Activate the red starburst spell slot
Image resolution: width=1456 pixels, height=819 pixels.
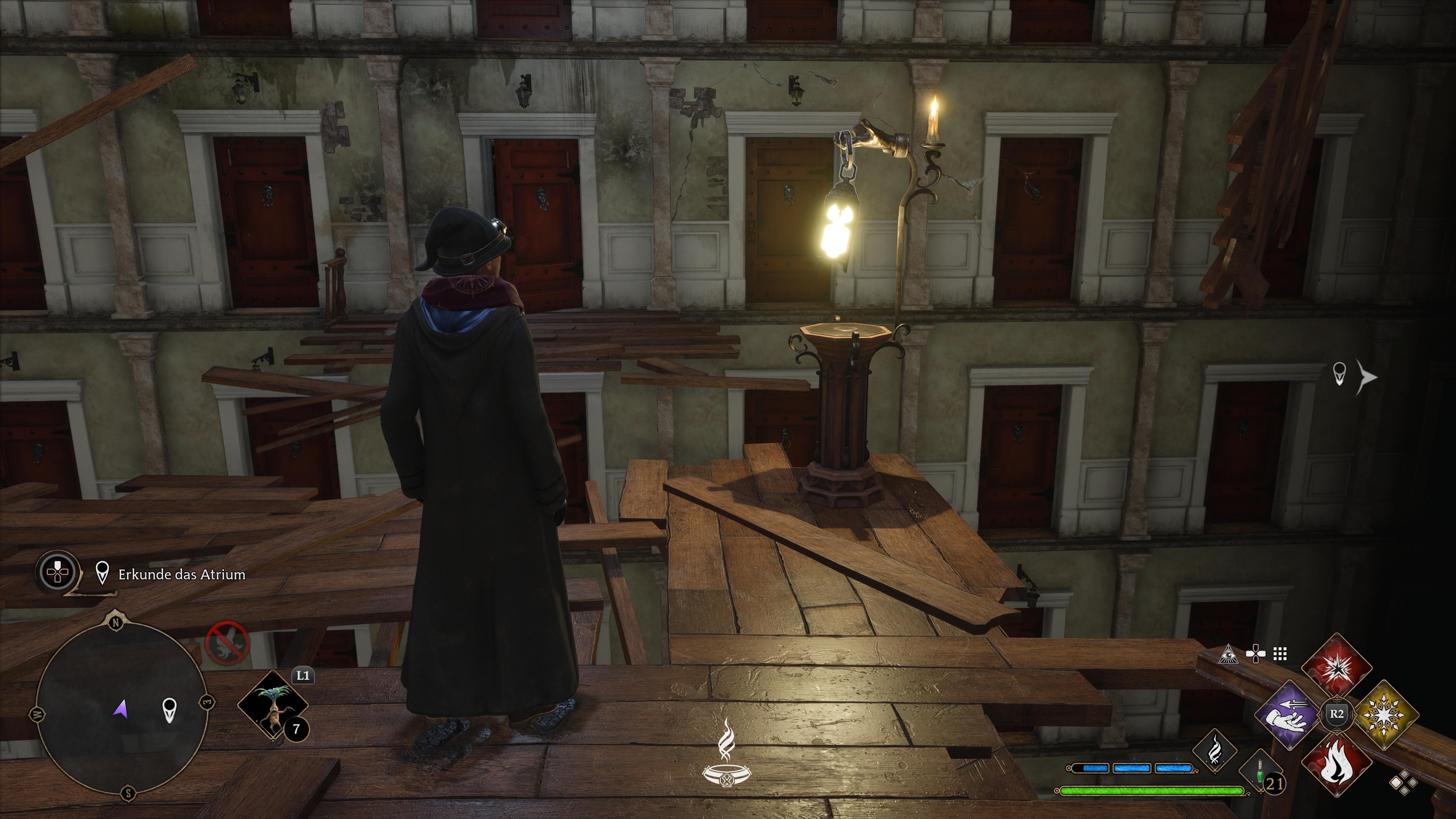[x=1337, y=667]
